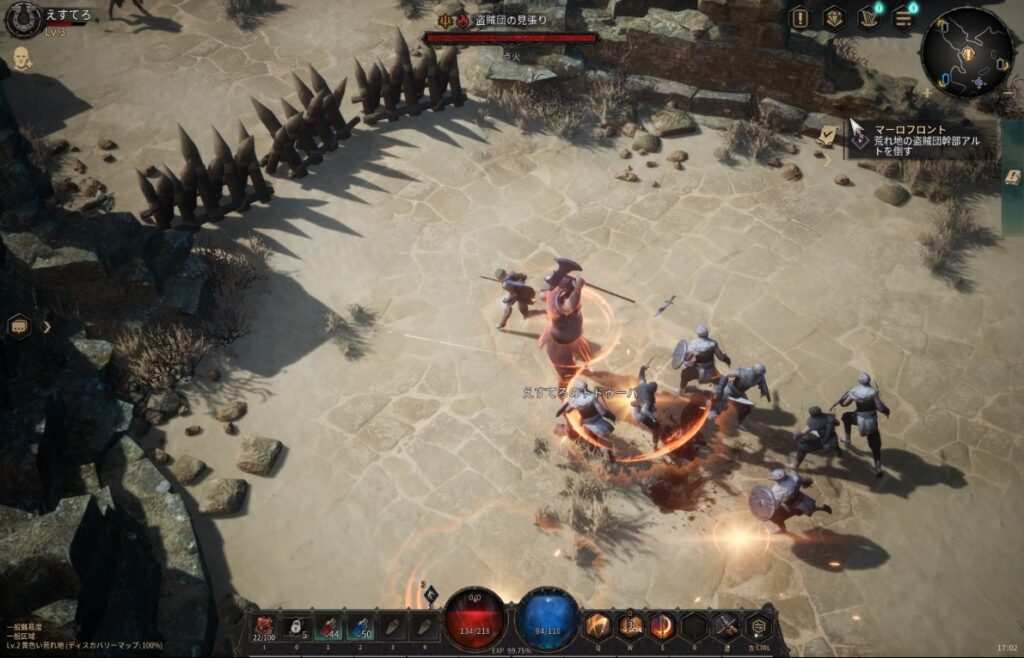Click the circular minimap
The height and width of the screenshot is (658, 1024).
pos(967,51)
